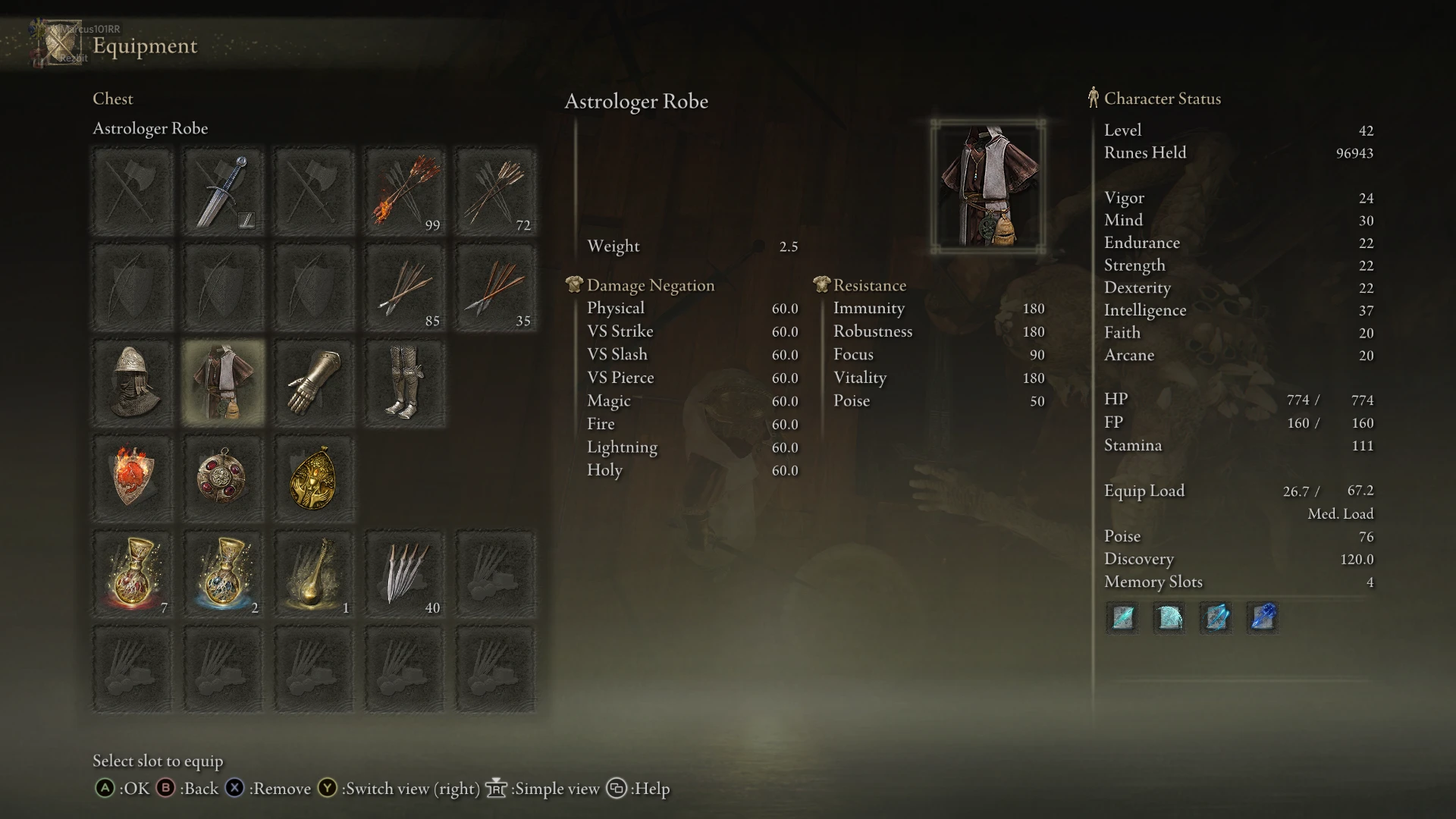The width and height of the screenshot is (1456, 819).
Task: Select the highlighted Astrologer Robe slot
Action: [x=223, y=383]
